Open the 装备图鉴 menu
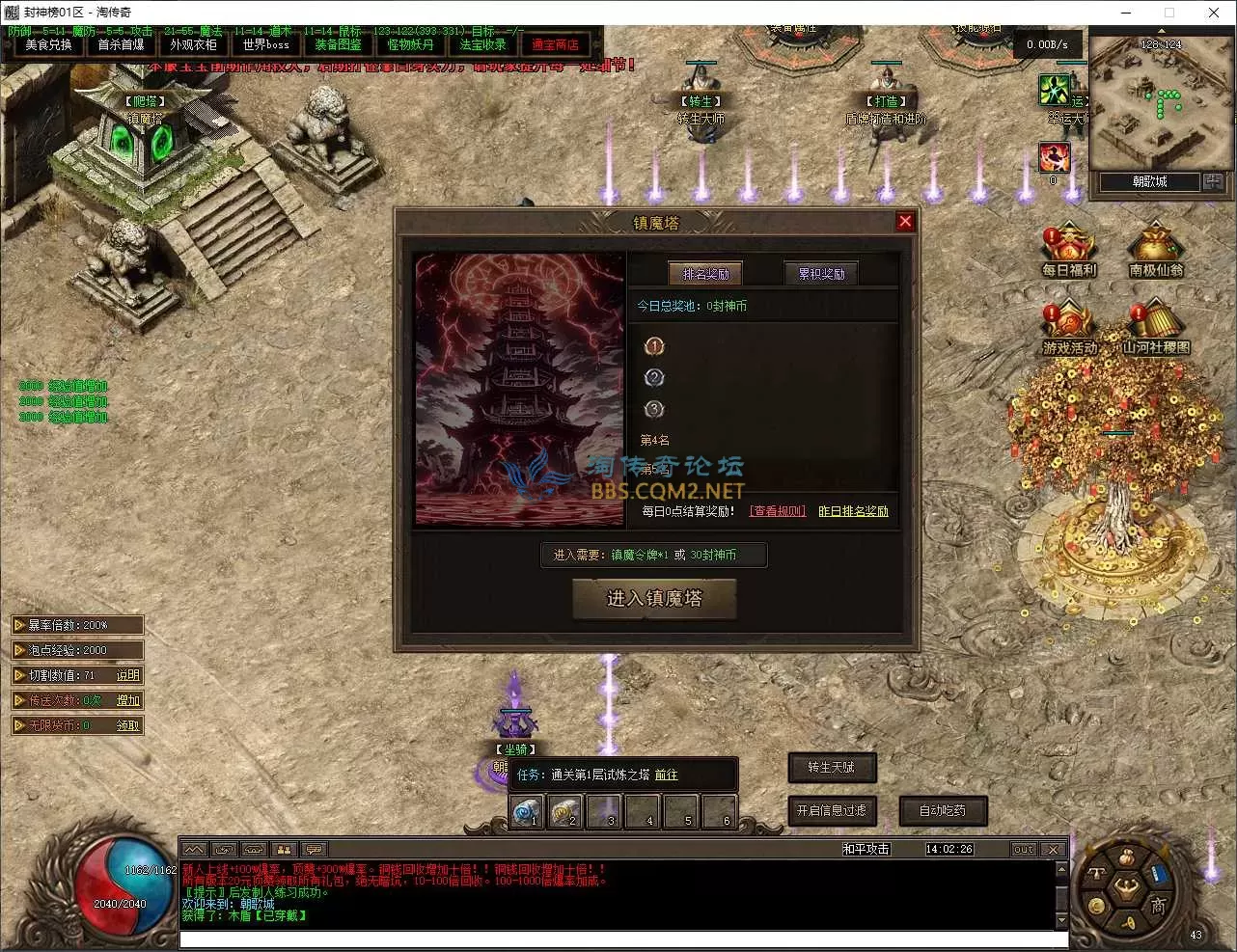1237x952 pixels. 338,45
